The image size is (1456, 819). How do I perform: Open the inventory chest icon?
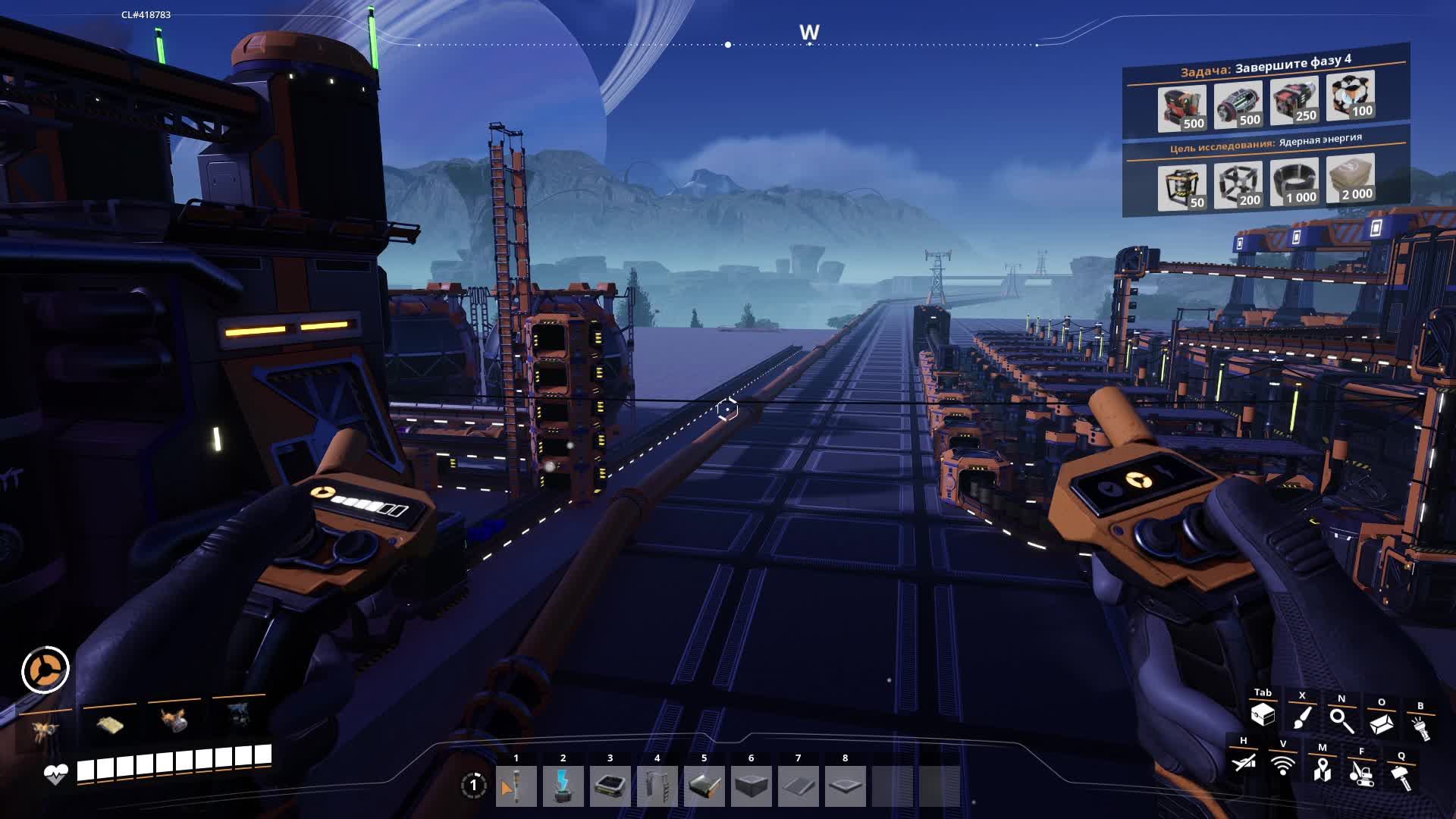(1263, 715)
